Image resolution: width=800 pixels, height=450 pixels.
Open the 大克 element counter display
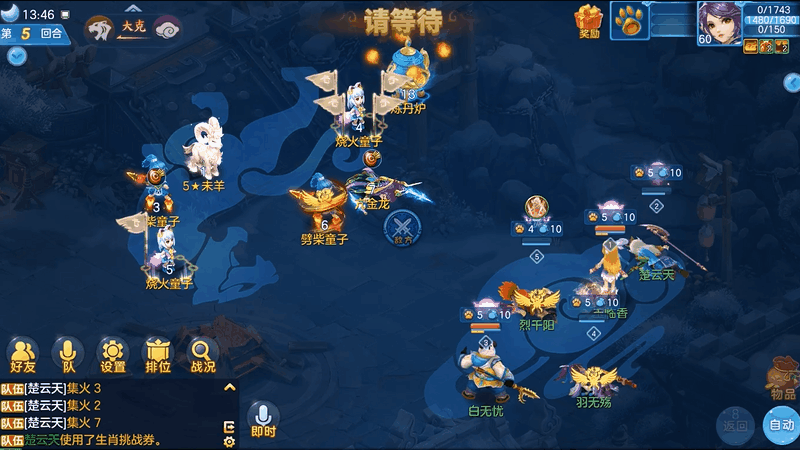click(133, 27)
